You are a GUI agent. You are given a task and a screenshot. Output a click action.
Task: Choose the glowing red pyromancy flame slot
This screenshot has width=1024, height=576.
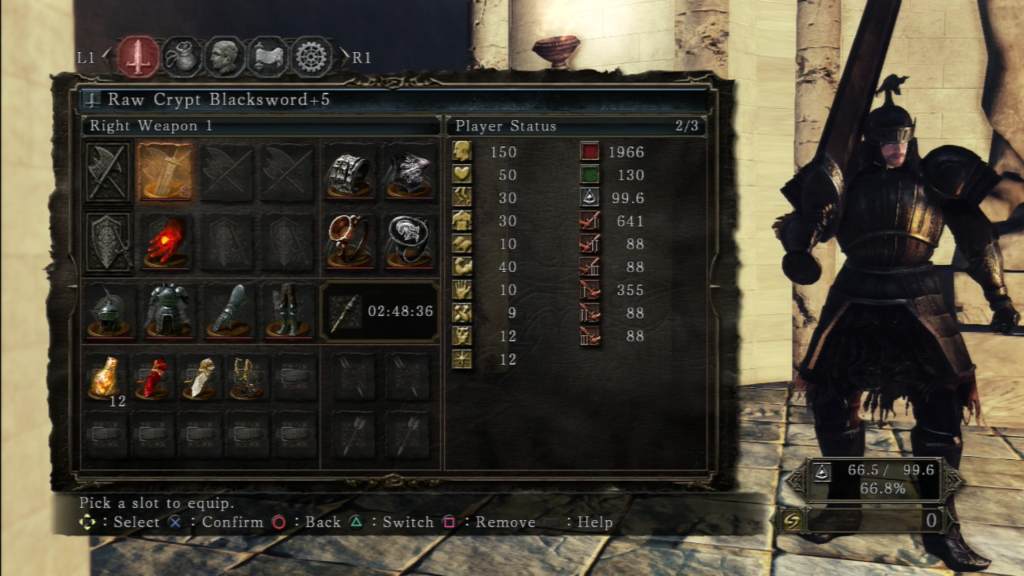coord(166,242)
